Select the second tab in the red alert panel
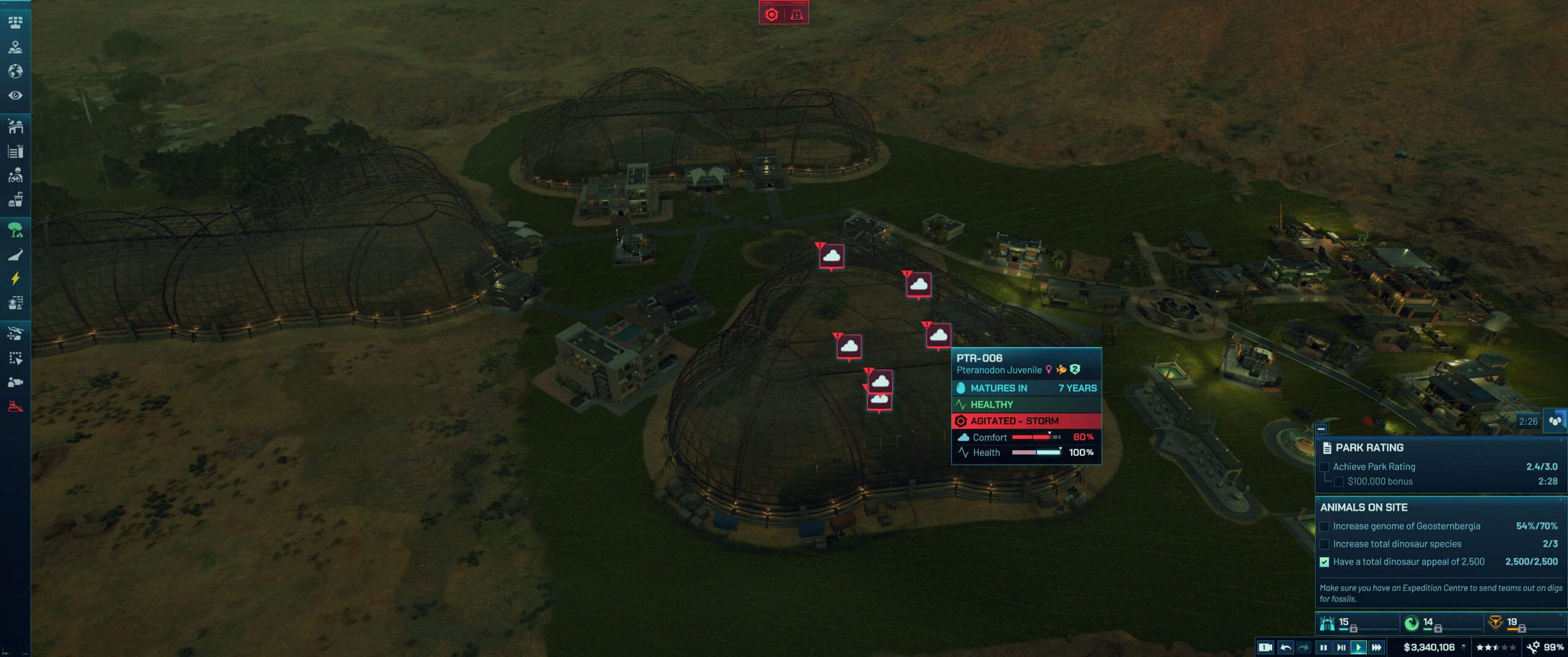The width and height of the screenshot is (1568, 657). 796,14
